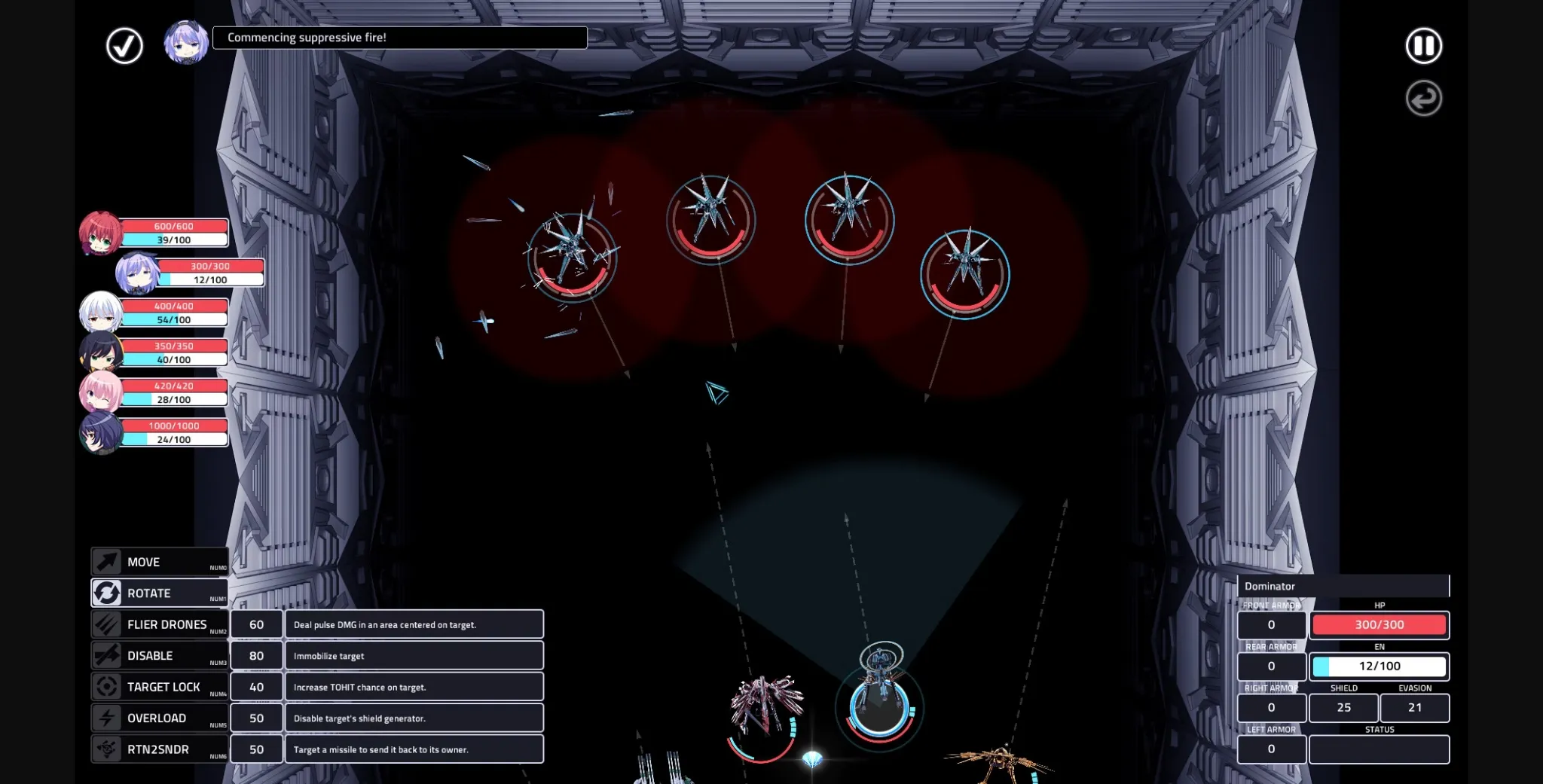This screenshot has width=1543, height=784.
Task: Activate the ROTATE command icon
Action: point(106,593)
